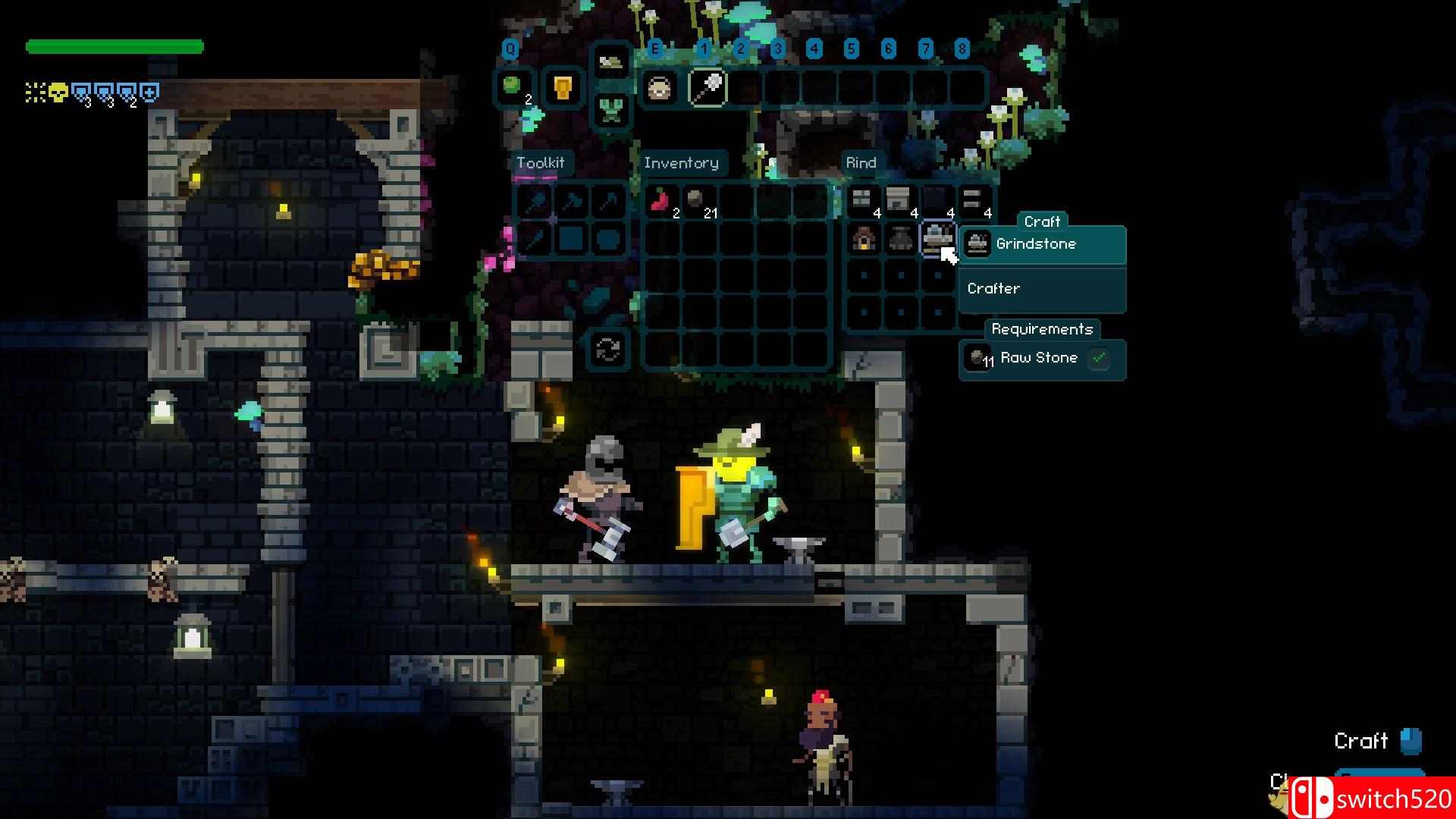Viewport: 1456px width, 819px height.
Task: Switch to the Inventory tab
Action: tap(680, 163)
